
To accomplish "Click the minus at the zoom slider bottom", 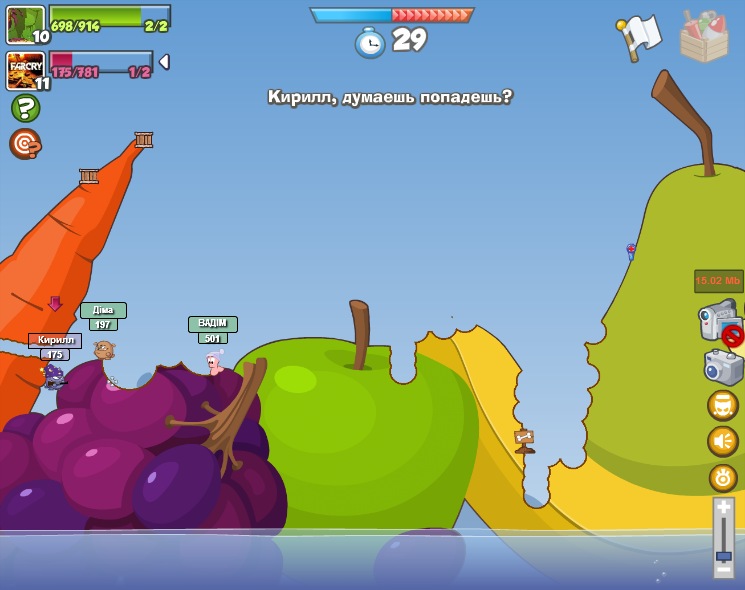I will pyautogui.click(x=724, y=569).
